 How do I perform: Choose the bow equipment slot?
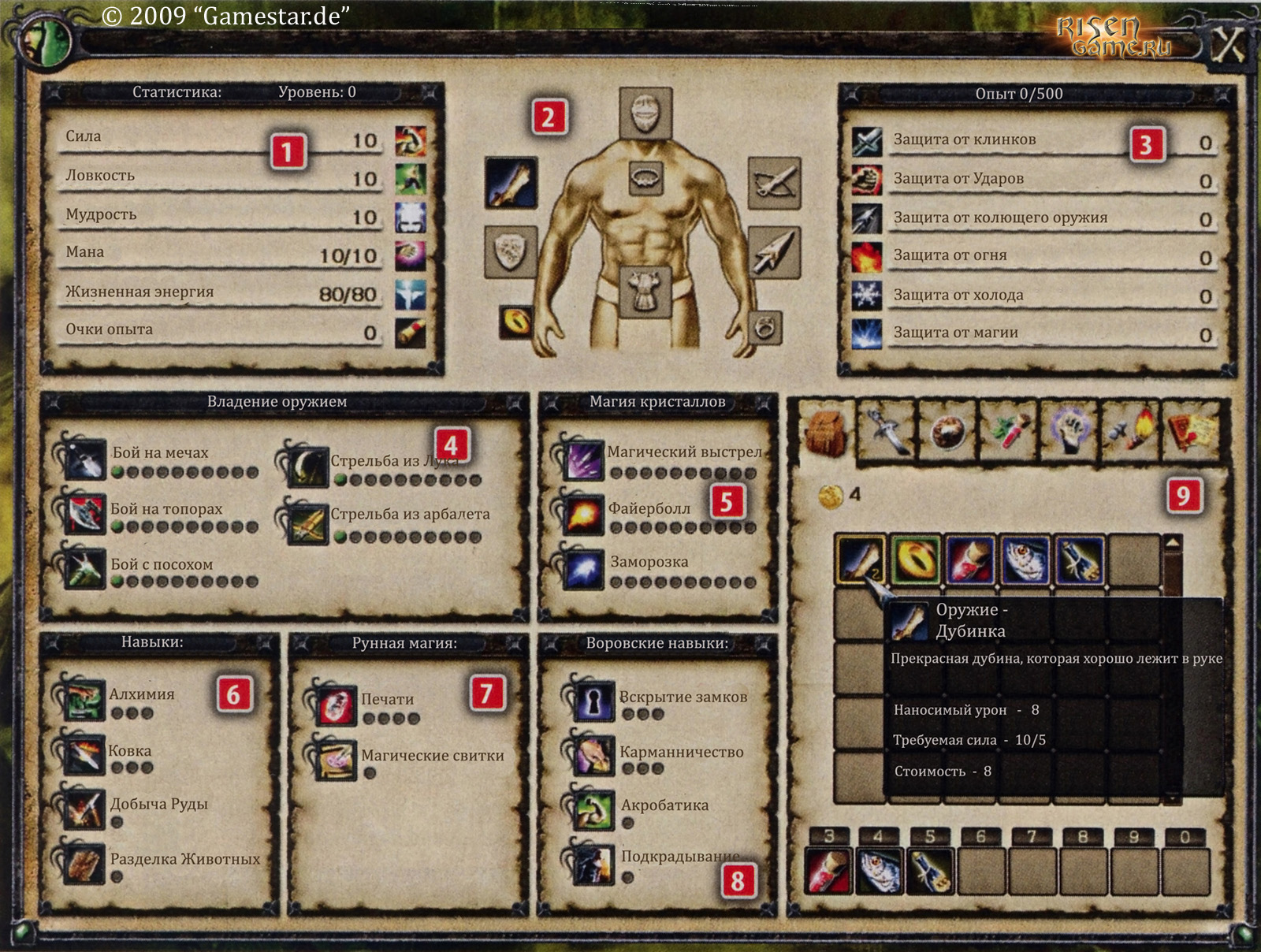pos(774,183)
